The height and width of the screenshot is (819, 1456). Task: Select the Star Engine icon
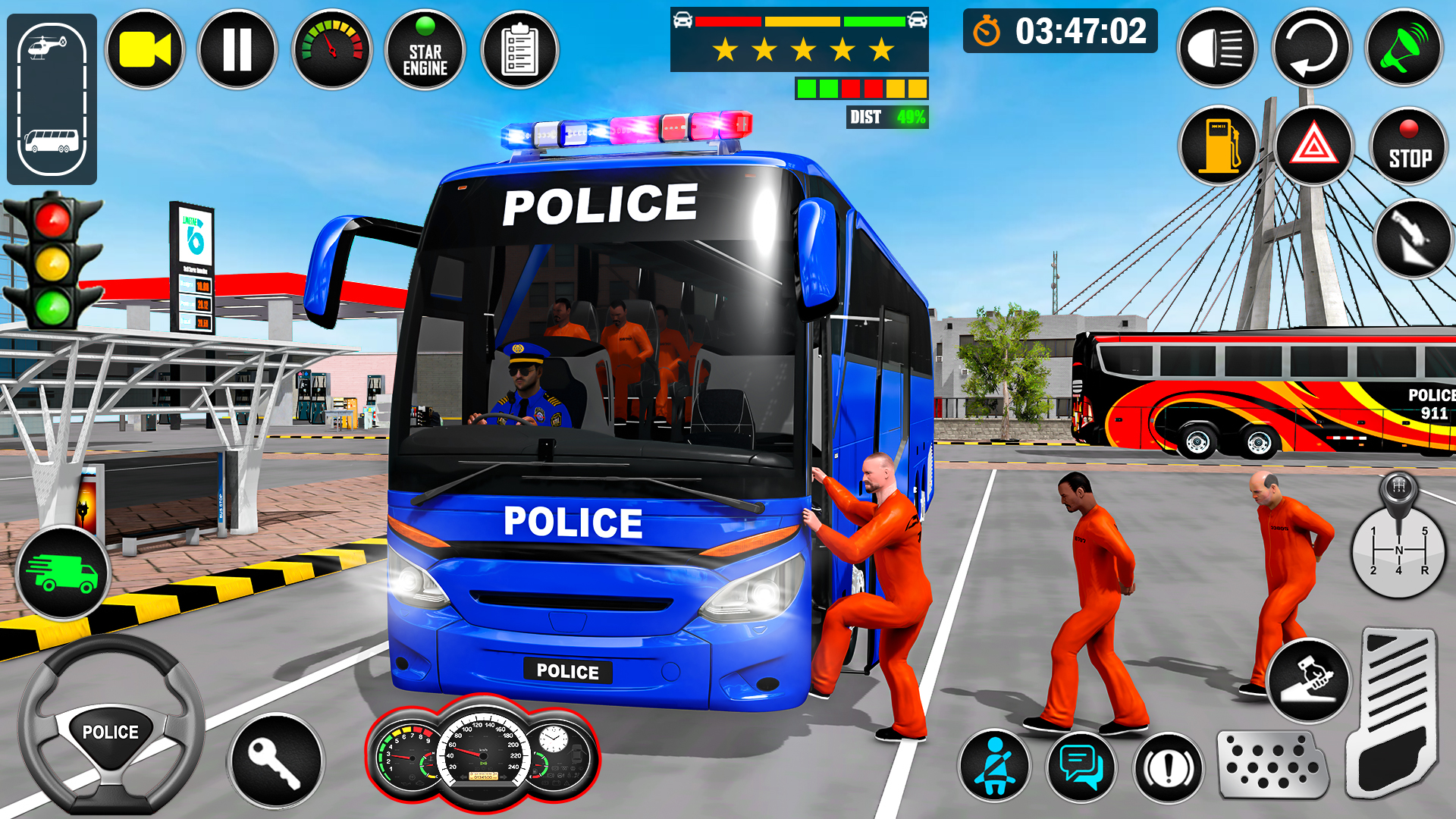[x=425, y=49]
